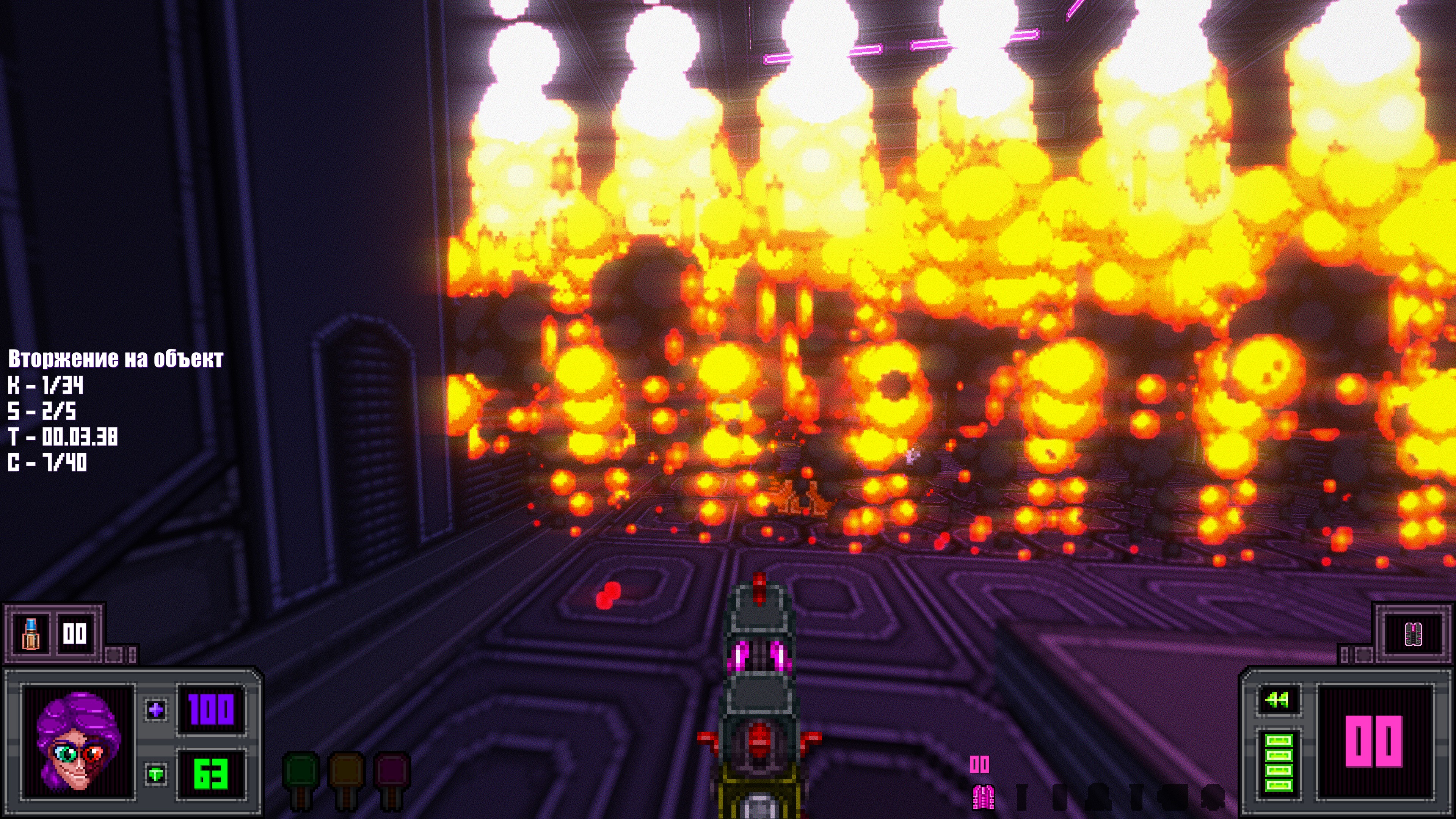This screenshot has height=819, width=1456.
Task: Click the purple health cross icon
Action: [156, 709]
